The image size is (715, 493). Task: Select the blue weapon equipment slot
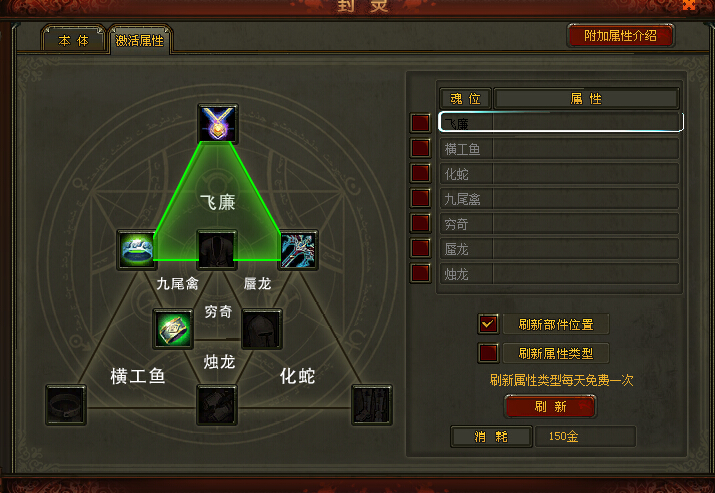click(297, 250)
